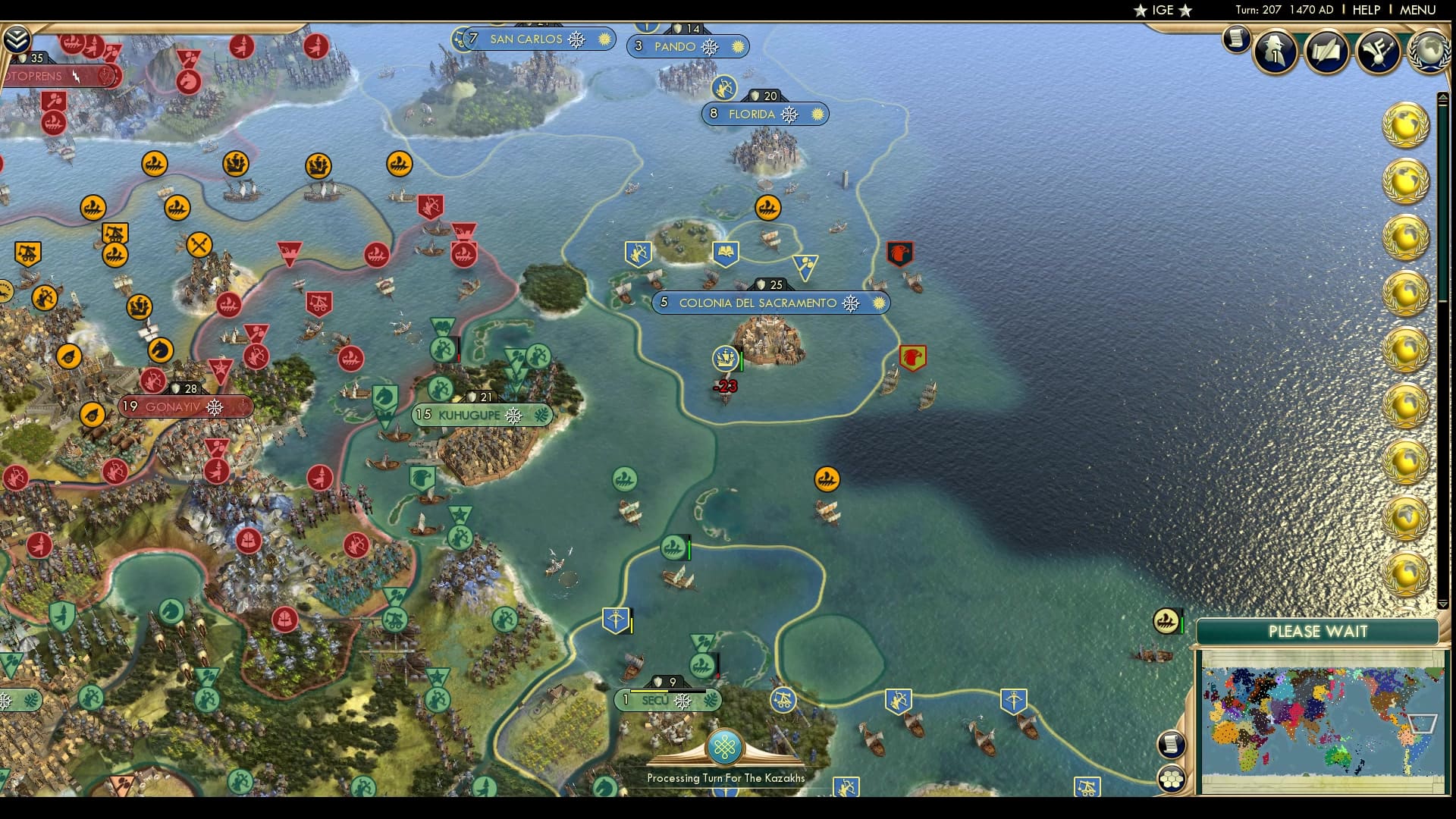The height and width of the screenshot is (819, 1456).
Task: Toggle Strategic View with the hex icon
Action: click(x=1171, y=780)
